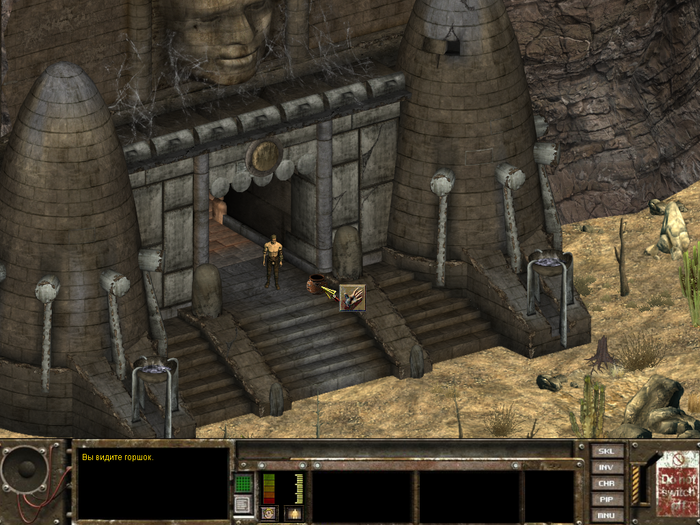700x525 pixels.
Task: Open the SKL skills panel
Action: point(607,451)
